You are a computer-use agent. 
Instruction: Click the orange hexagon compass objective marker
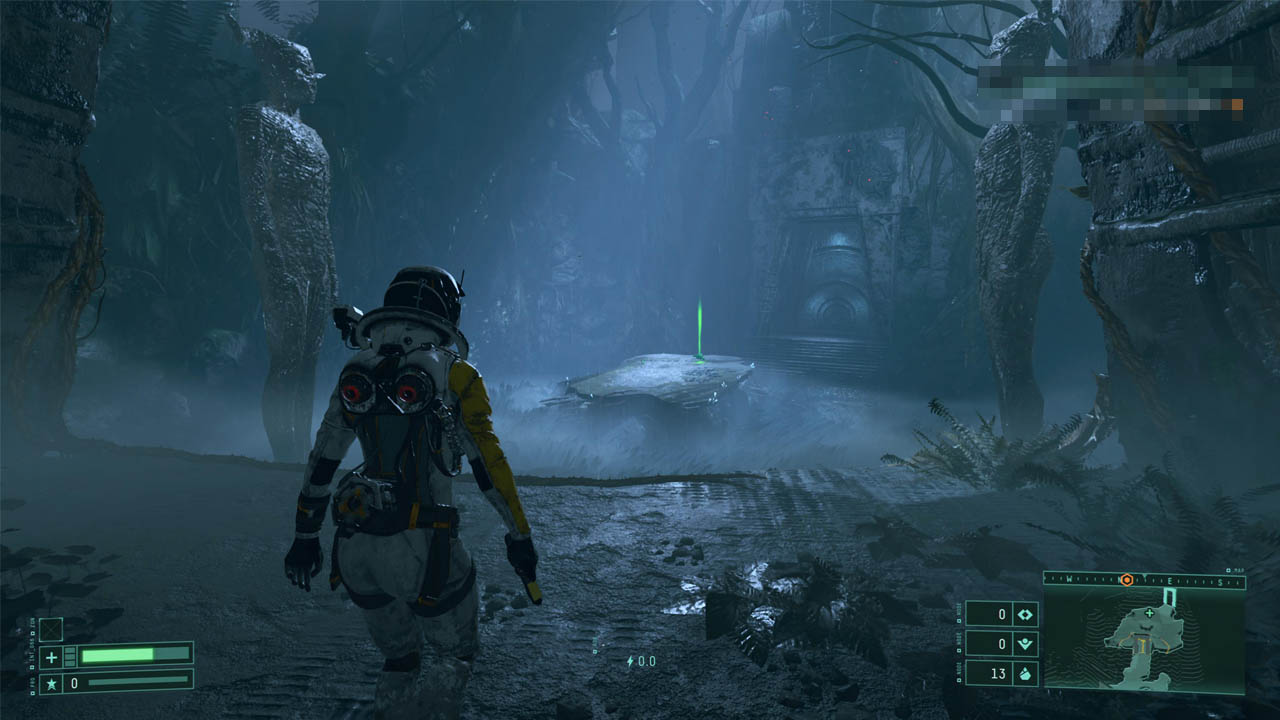click(1126, 580)
